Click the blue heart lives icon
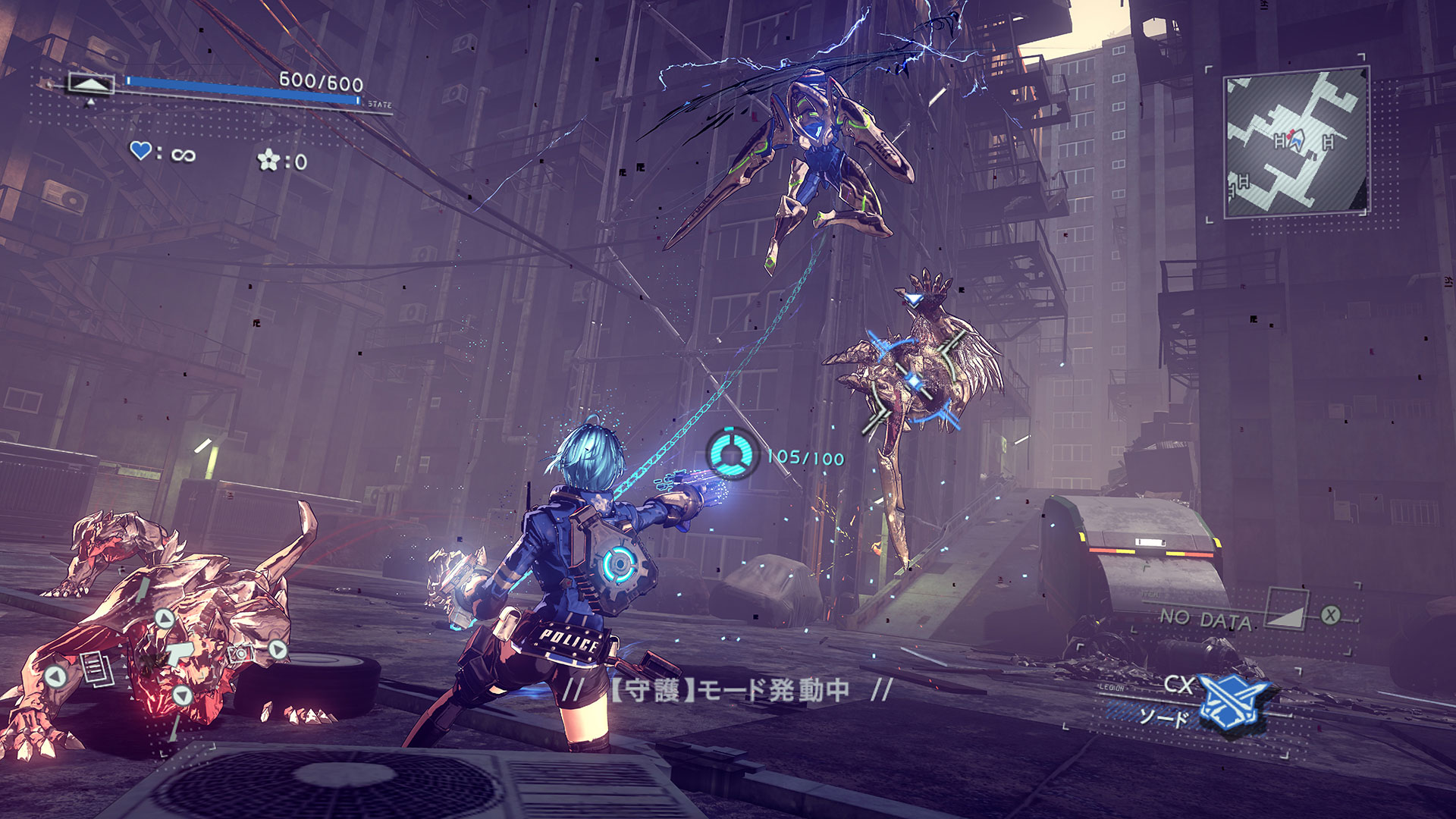Image resolution: width=1456 pixels, height=819 pixels. pos(141,151)
